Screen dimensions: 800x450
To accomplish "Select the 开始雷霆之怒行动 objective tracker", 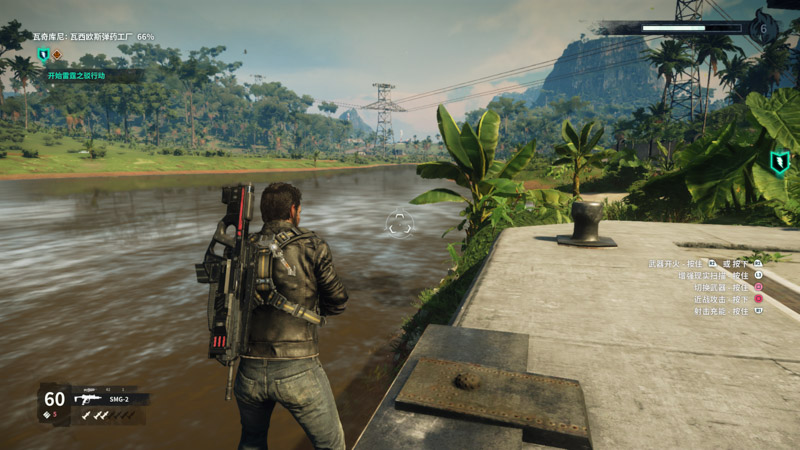I will click(76, 75).
